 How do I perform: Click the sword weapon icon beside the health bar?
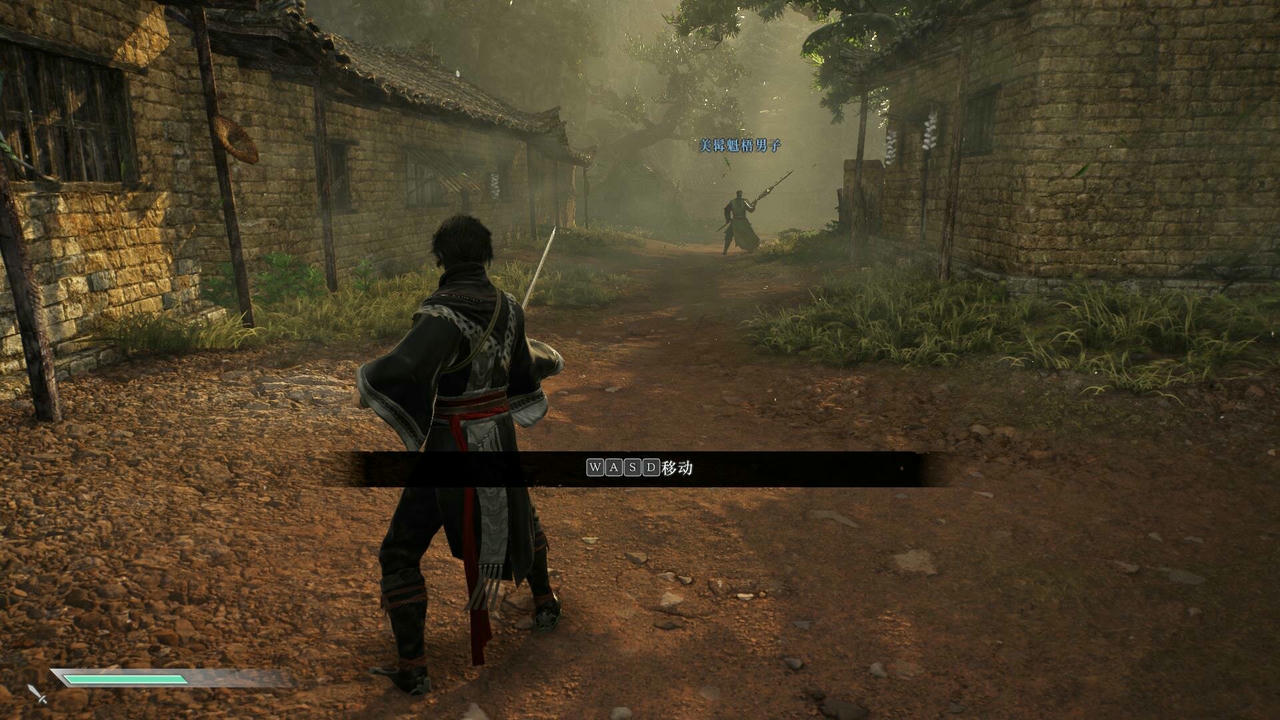[37, 692]
